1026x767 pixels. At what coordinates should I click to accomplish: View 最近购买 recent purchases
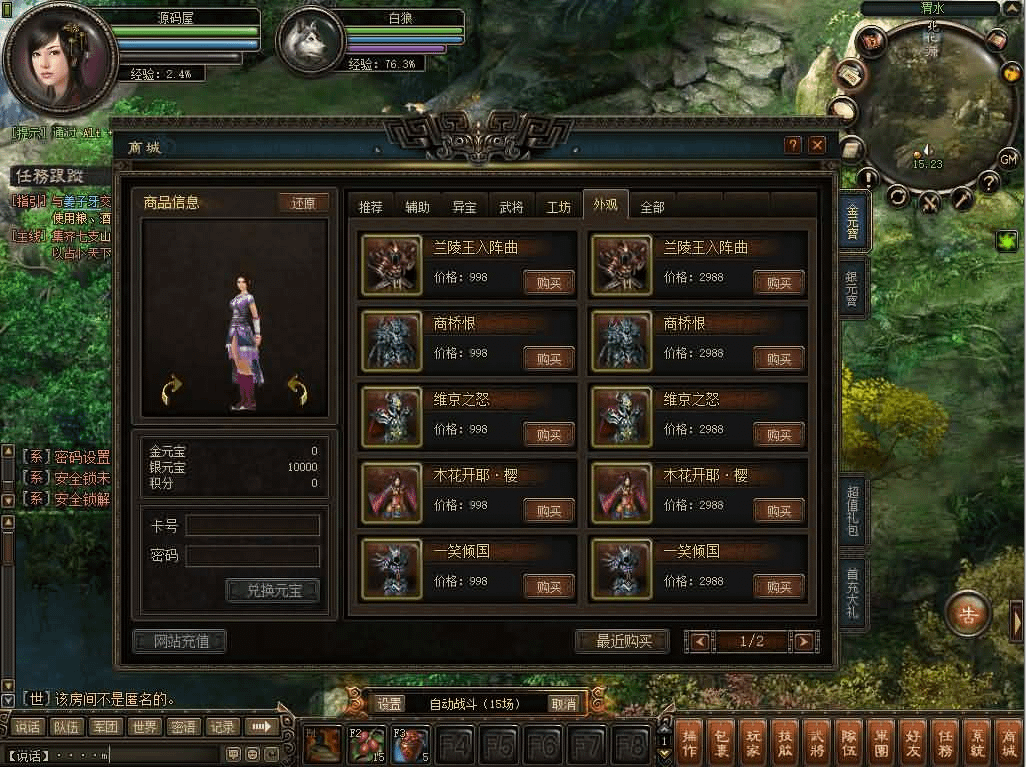625,641
